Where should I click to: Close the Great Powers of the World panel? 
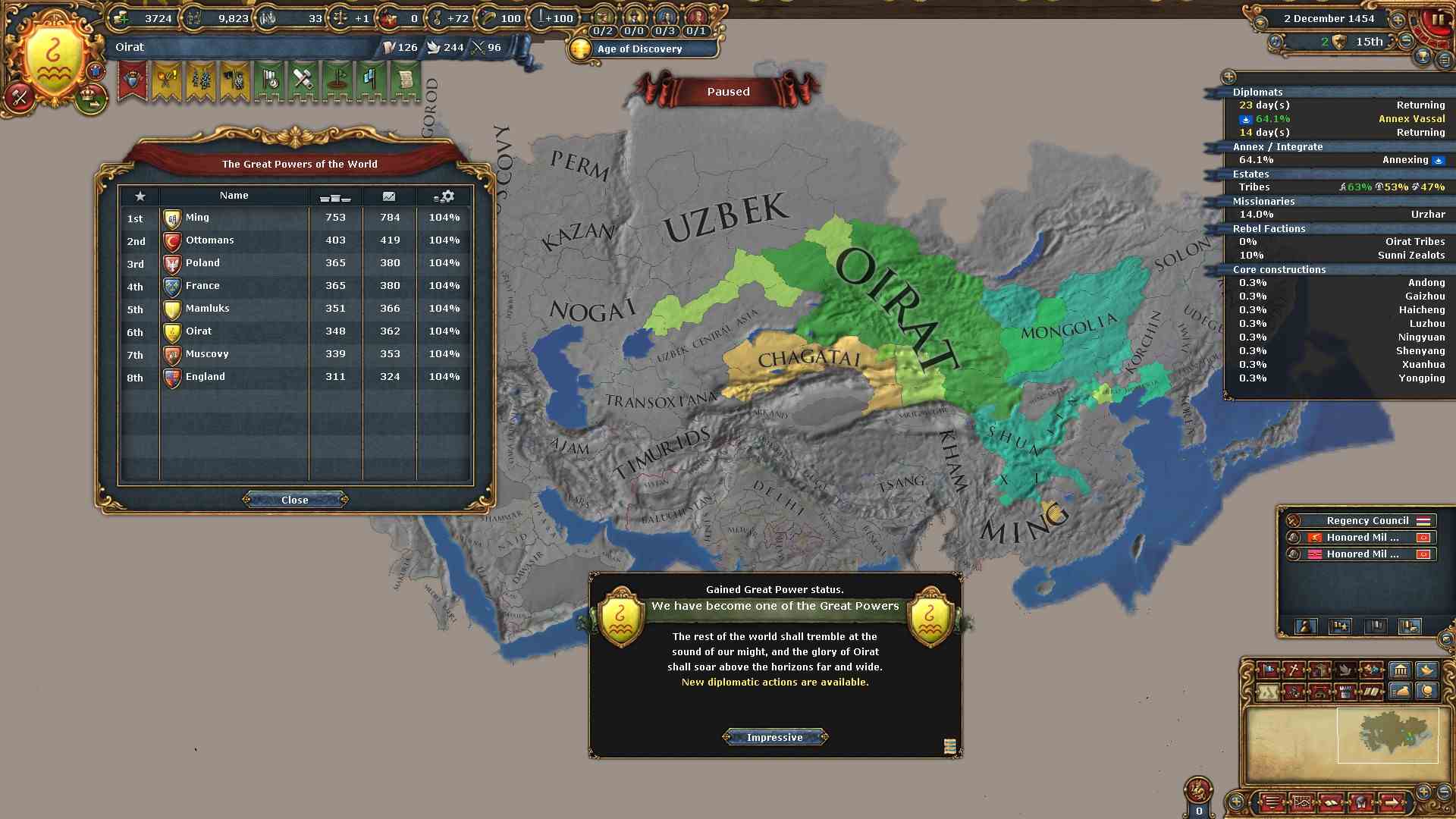[295, 500]
